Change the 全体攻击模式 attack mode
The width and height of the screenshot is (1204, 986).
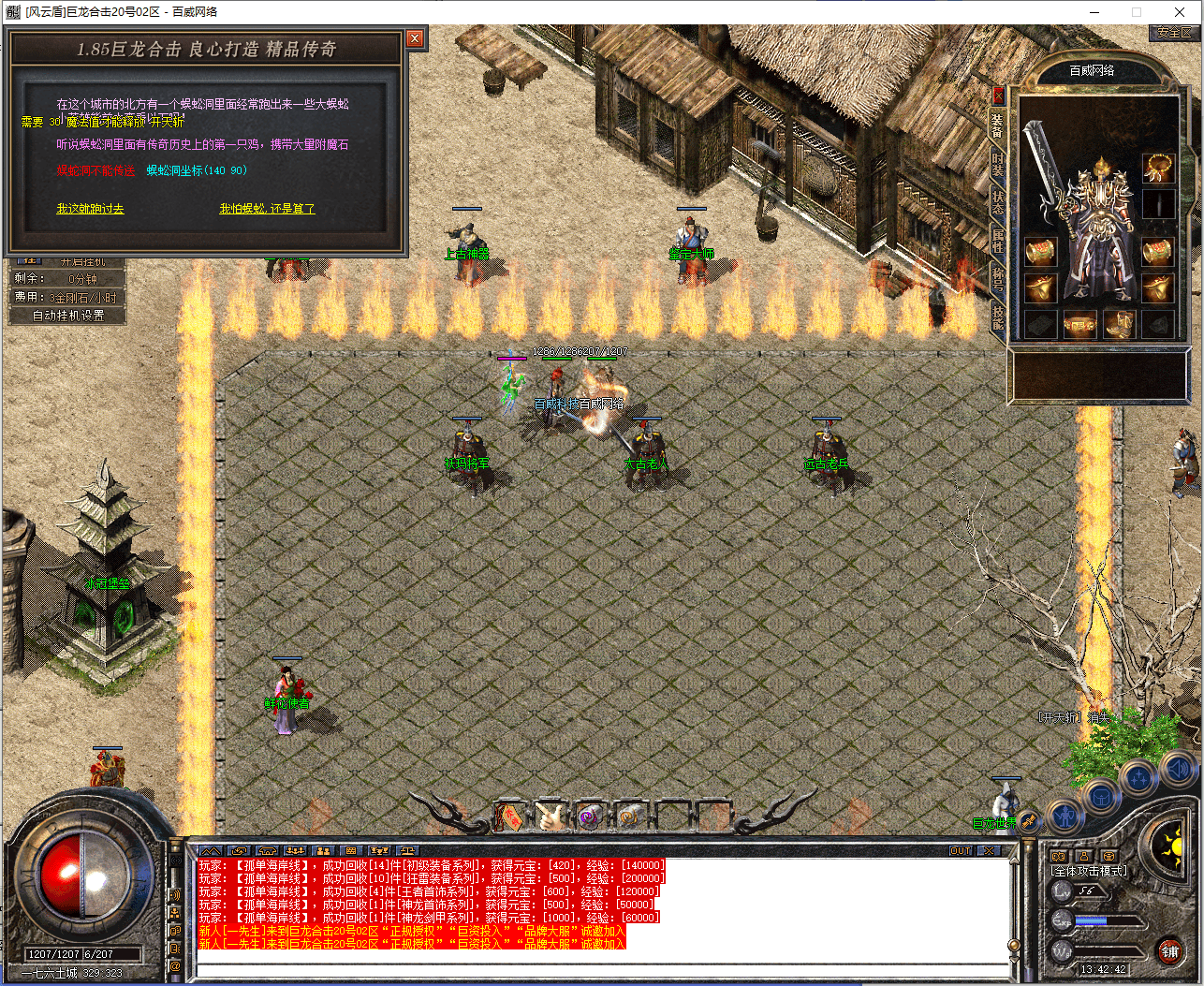pos(1089,871)
